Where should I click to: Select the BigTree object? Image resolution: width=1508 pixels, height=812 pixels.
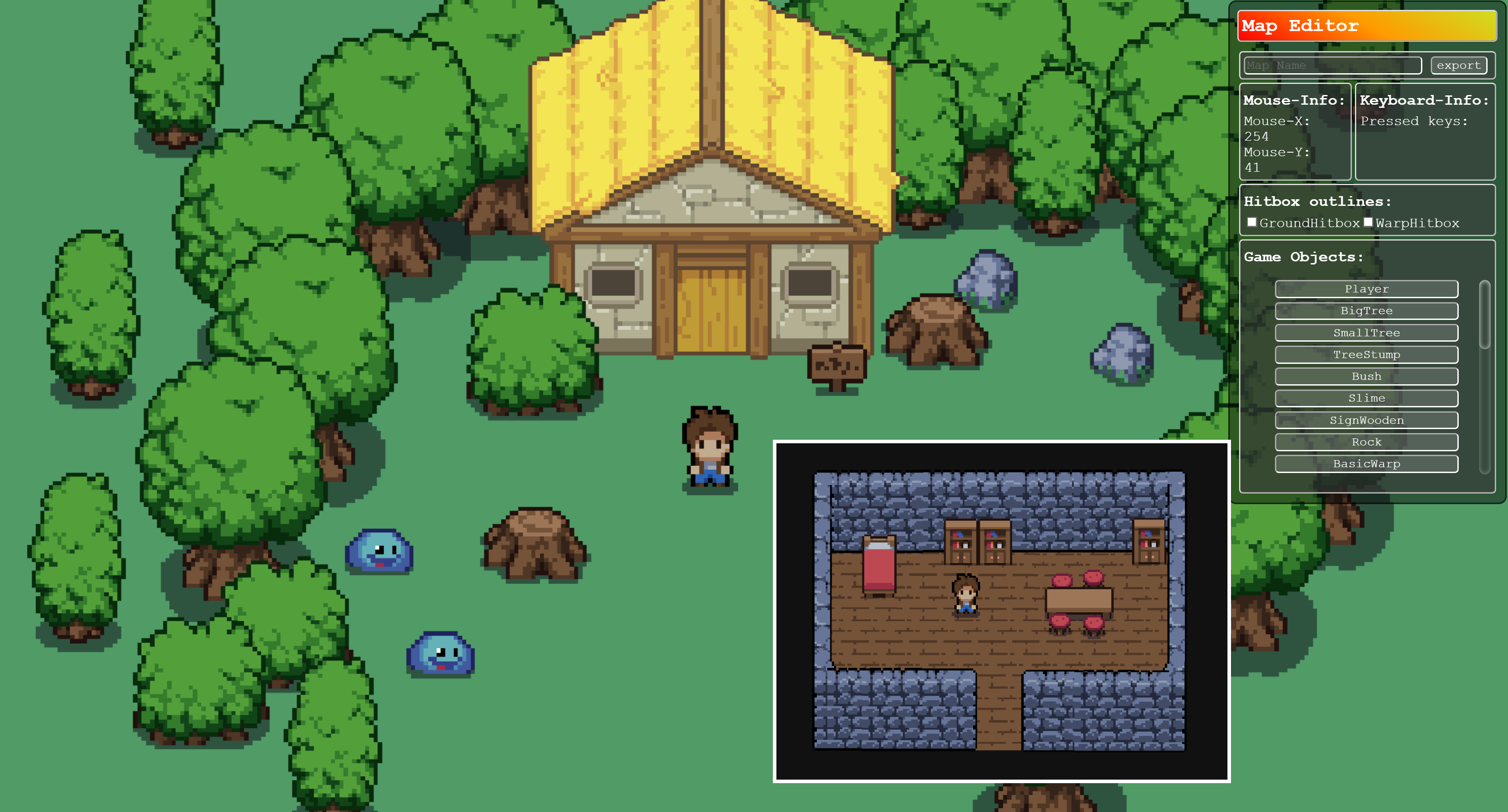coord(1366,311)
